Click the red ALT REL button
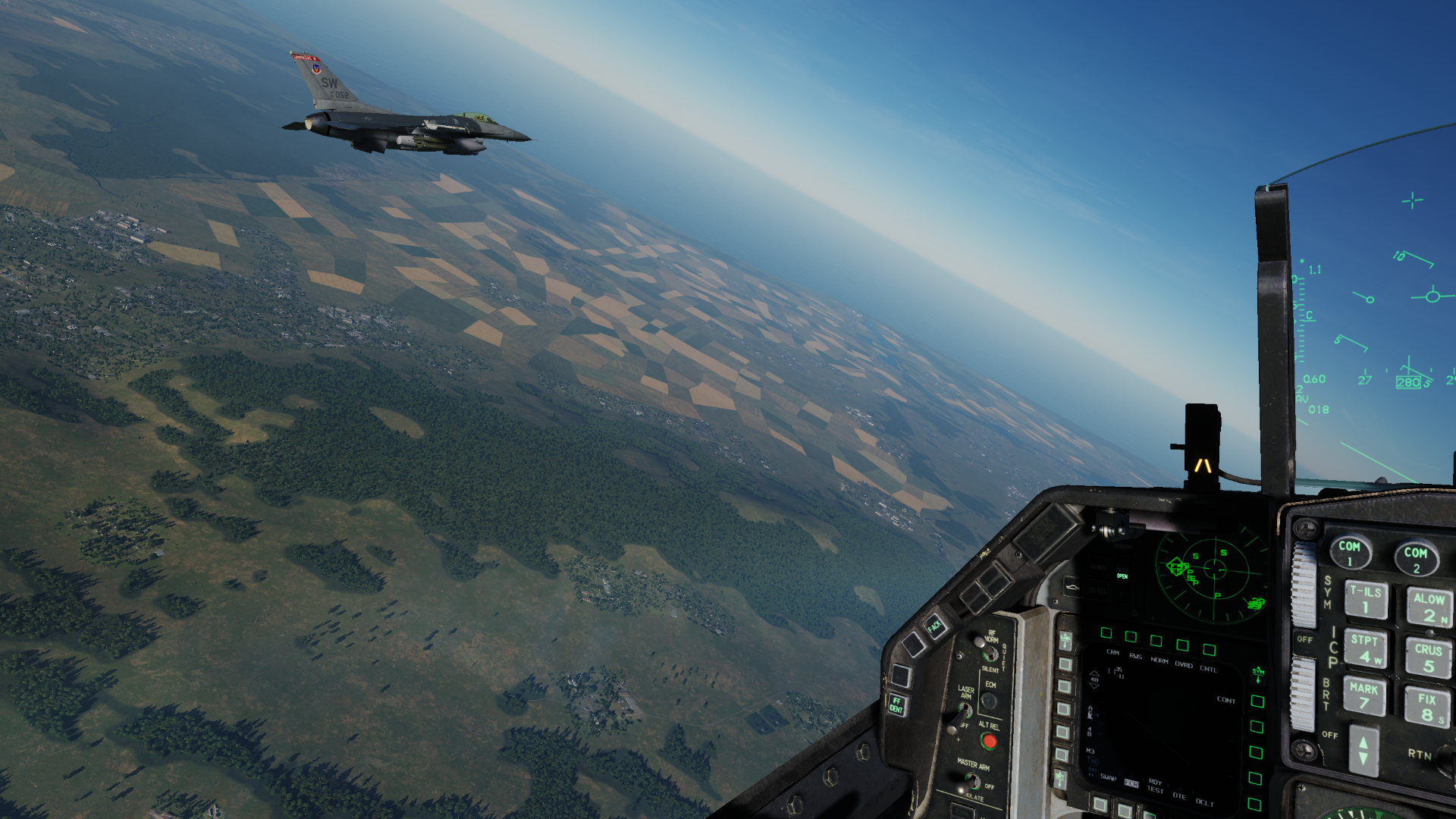Viewport: 1456px width, 819px height. (988, 740)
